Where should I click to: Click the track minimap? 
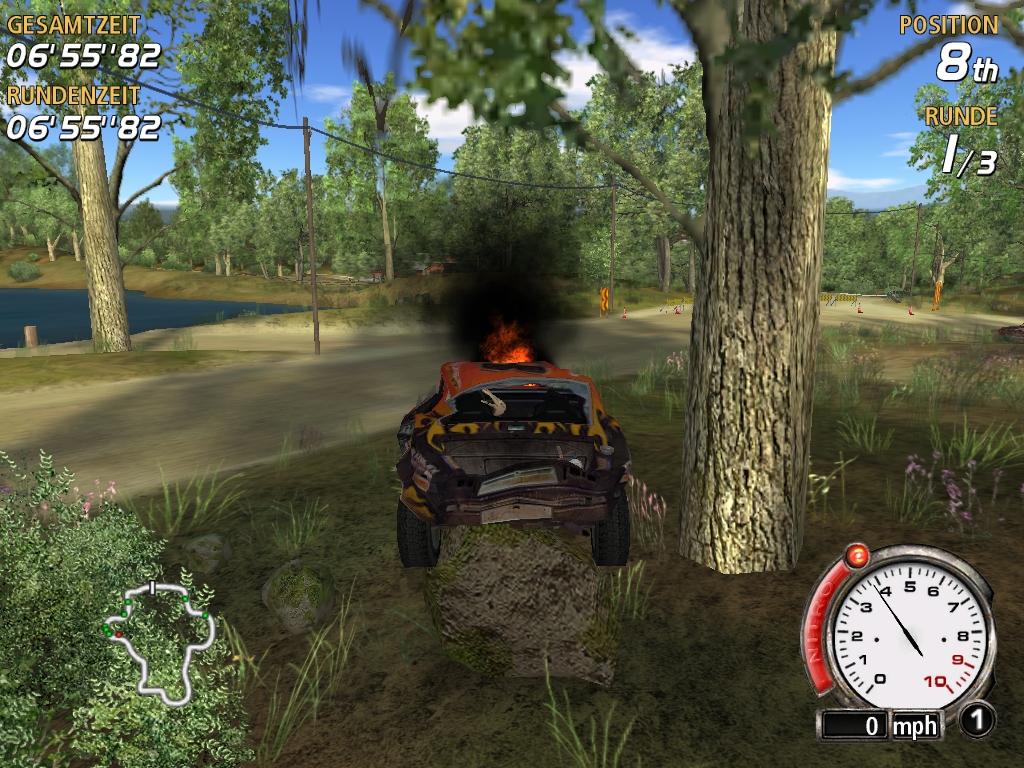tap(160, 637)
